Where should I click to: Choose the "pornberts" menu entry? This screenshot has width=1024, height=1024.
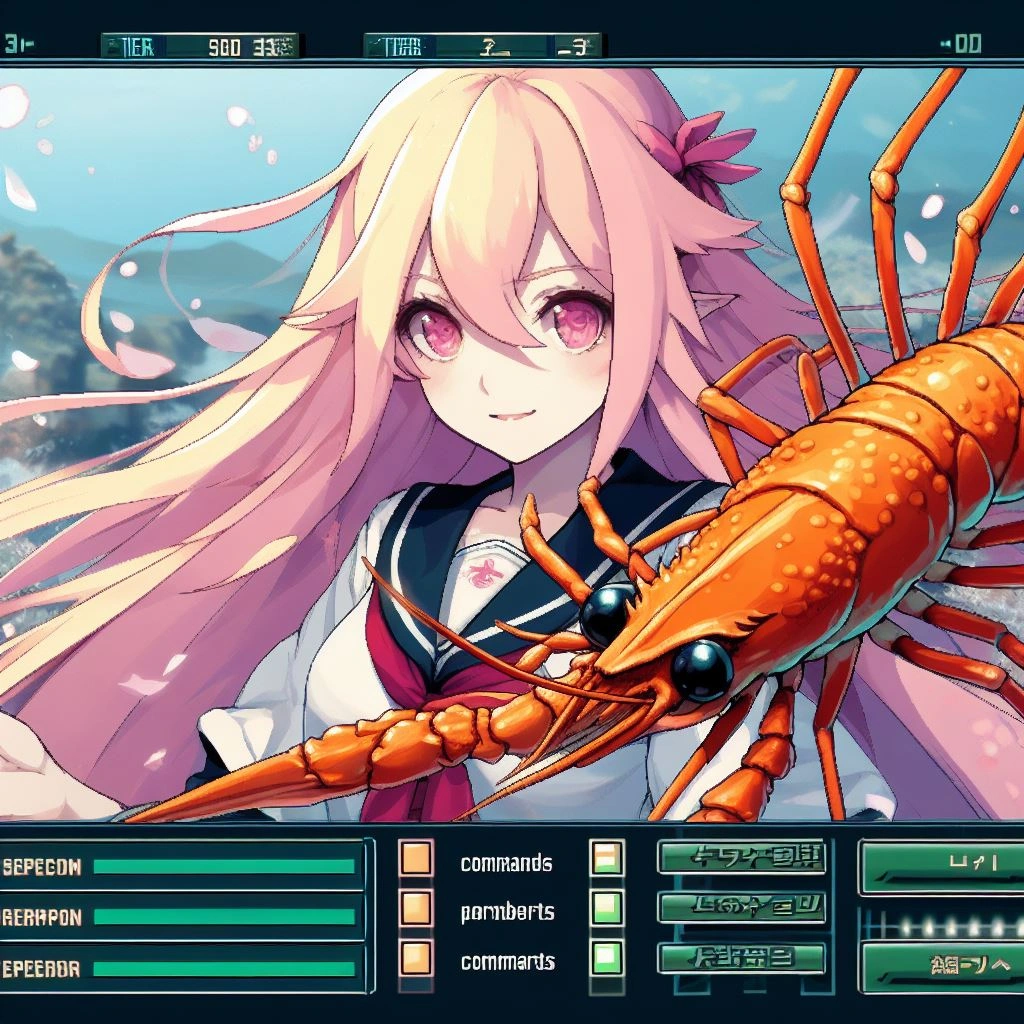[x=507, y=912]
